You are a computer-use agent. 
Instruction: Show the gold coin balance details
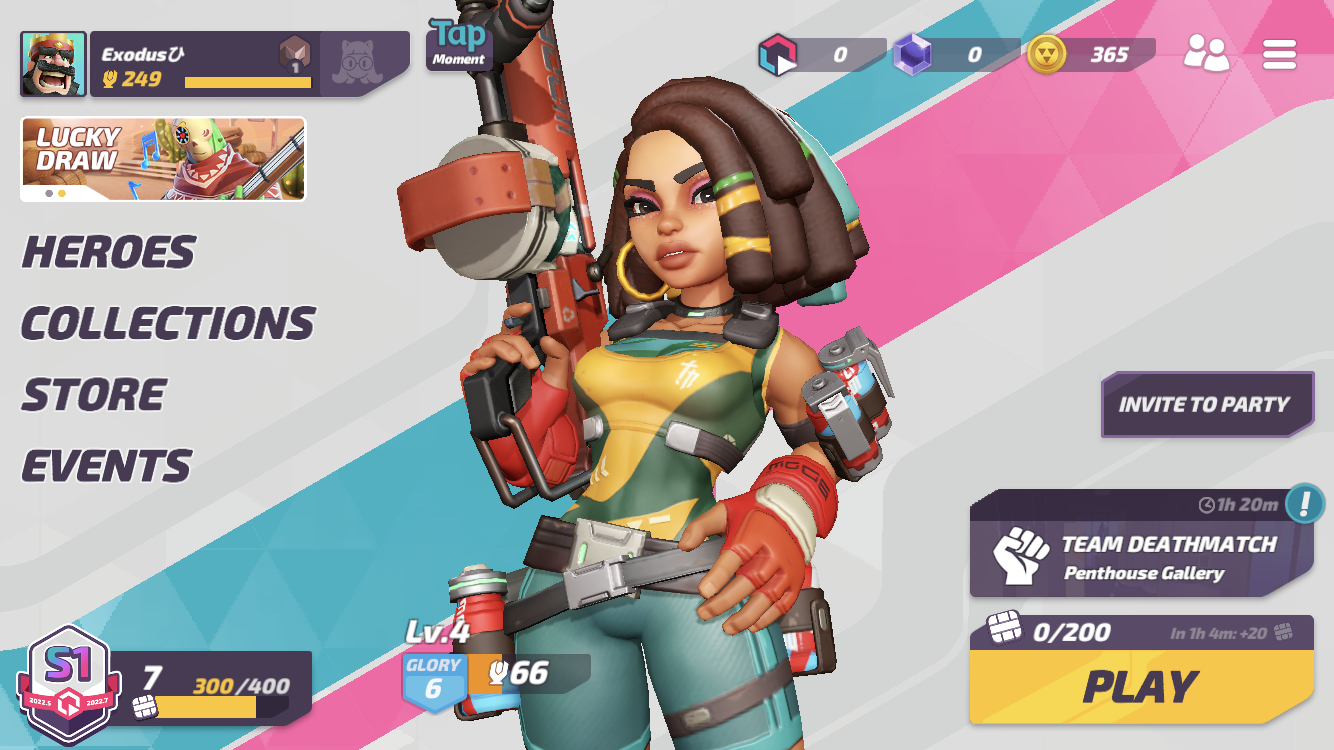click(1090, 55)
